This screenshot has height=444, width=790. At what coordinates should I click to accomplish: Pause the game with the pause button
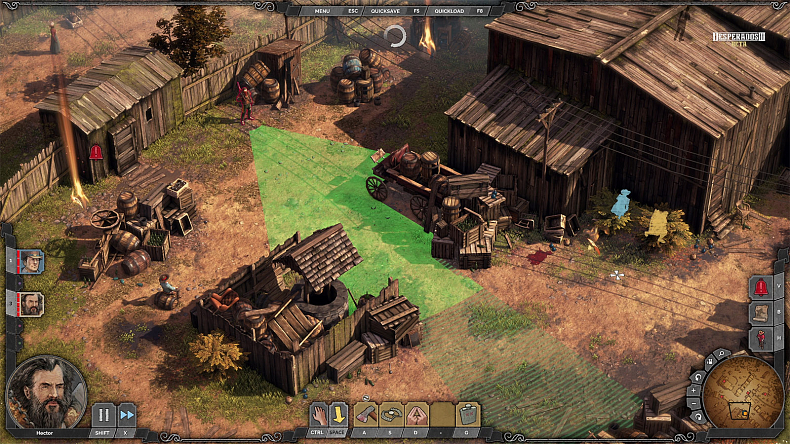point(104,414)
